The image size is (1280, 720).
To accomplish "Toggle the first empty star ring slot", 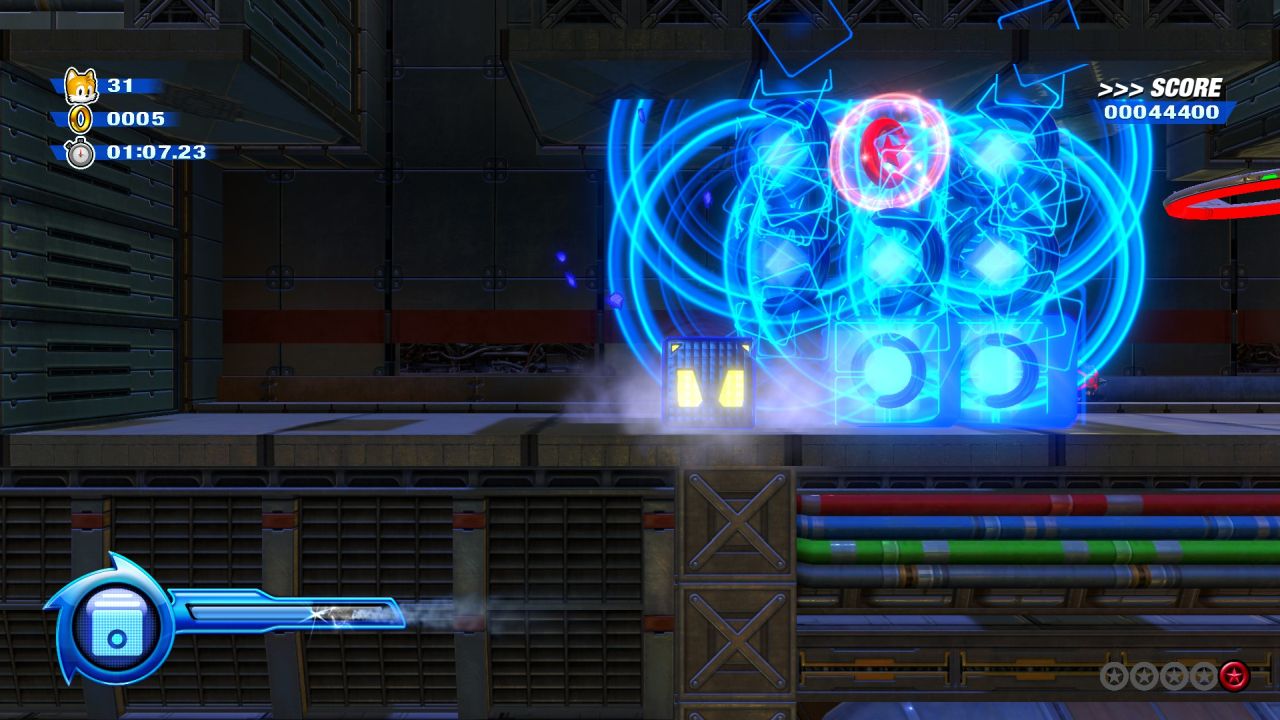I will tap(1114, 675).
